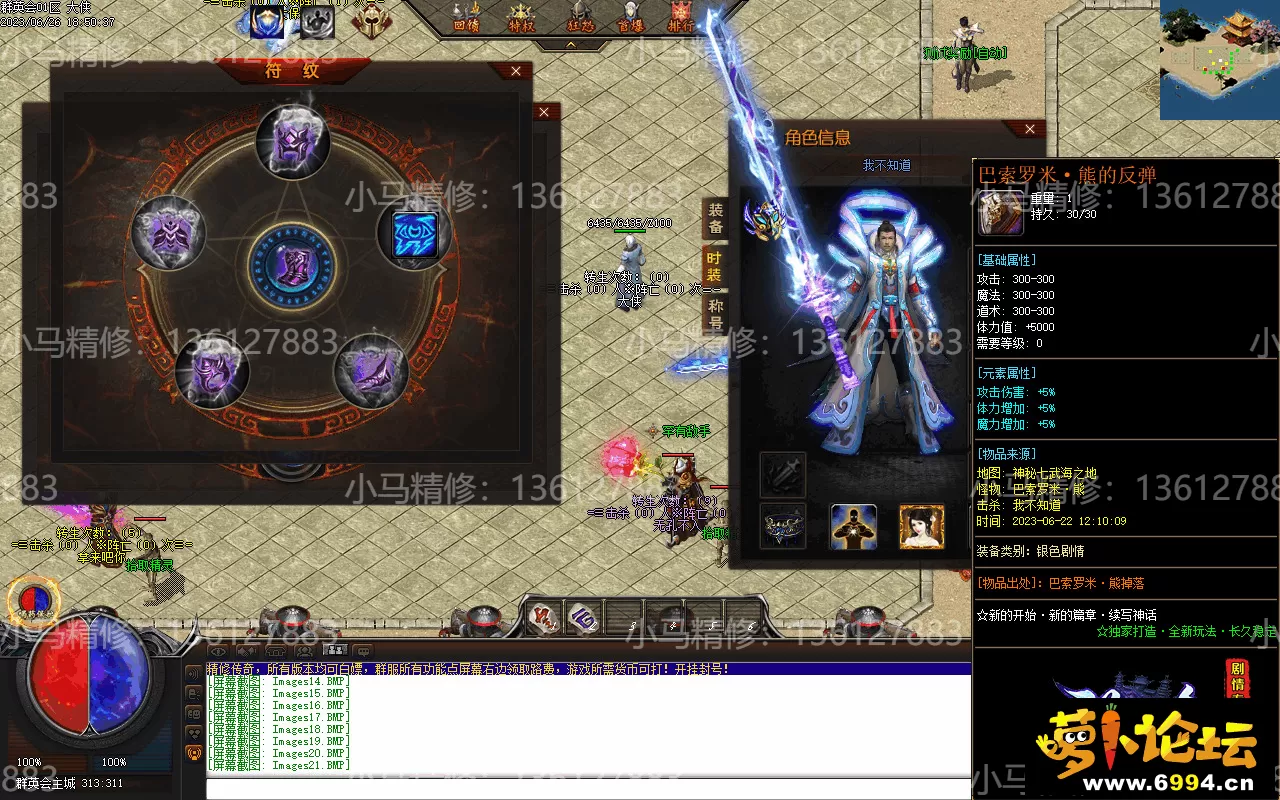This screenshot has height=800, width=1280.
Task: Open the 首爆 first-drop menu
Action: tap(630, 17)
